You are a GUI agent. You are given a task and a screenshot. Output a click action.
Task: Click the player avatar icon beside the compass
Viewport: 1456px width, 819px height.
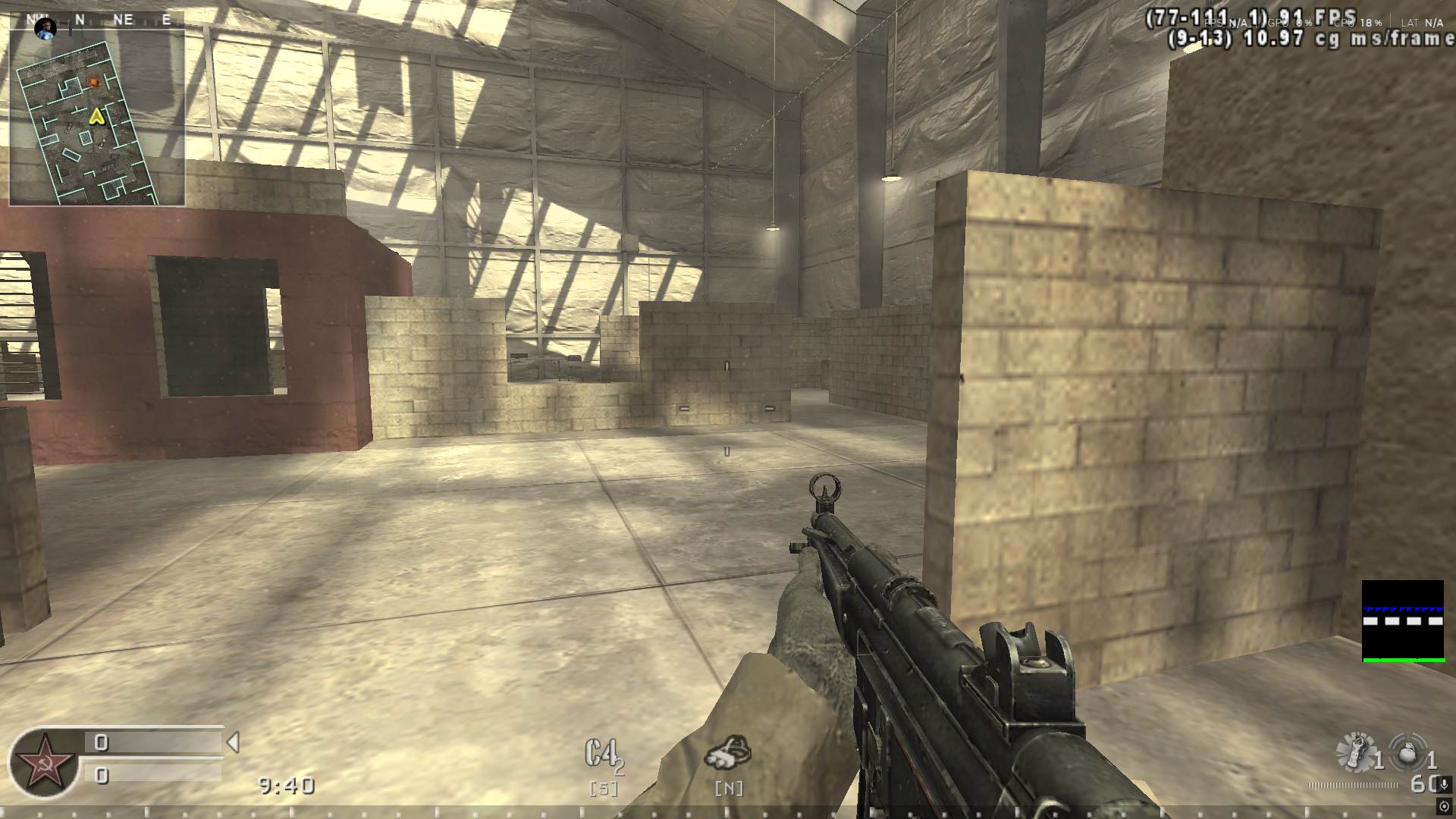pos(47,28)
